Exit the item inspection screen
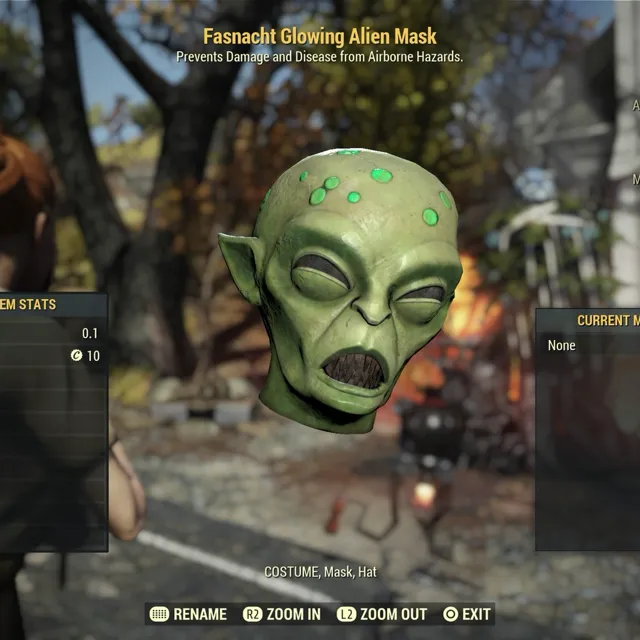This screenshot has height=640, width=640. 467,614
